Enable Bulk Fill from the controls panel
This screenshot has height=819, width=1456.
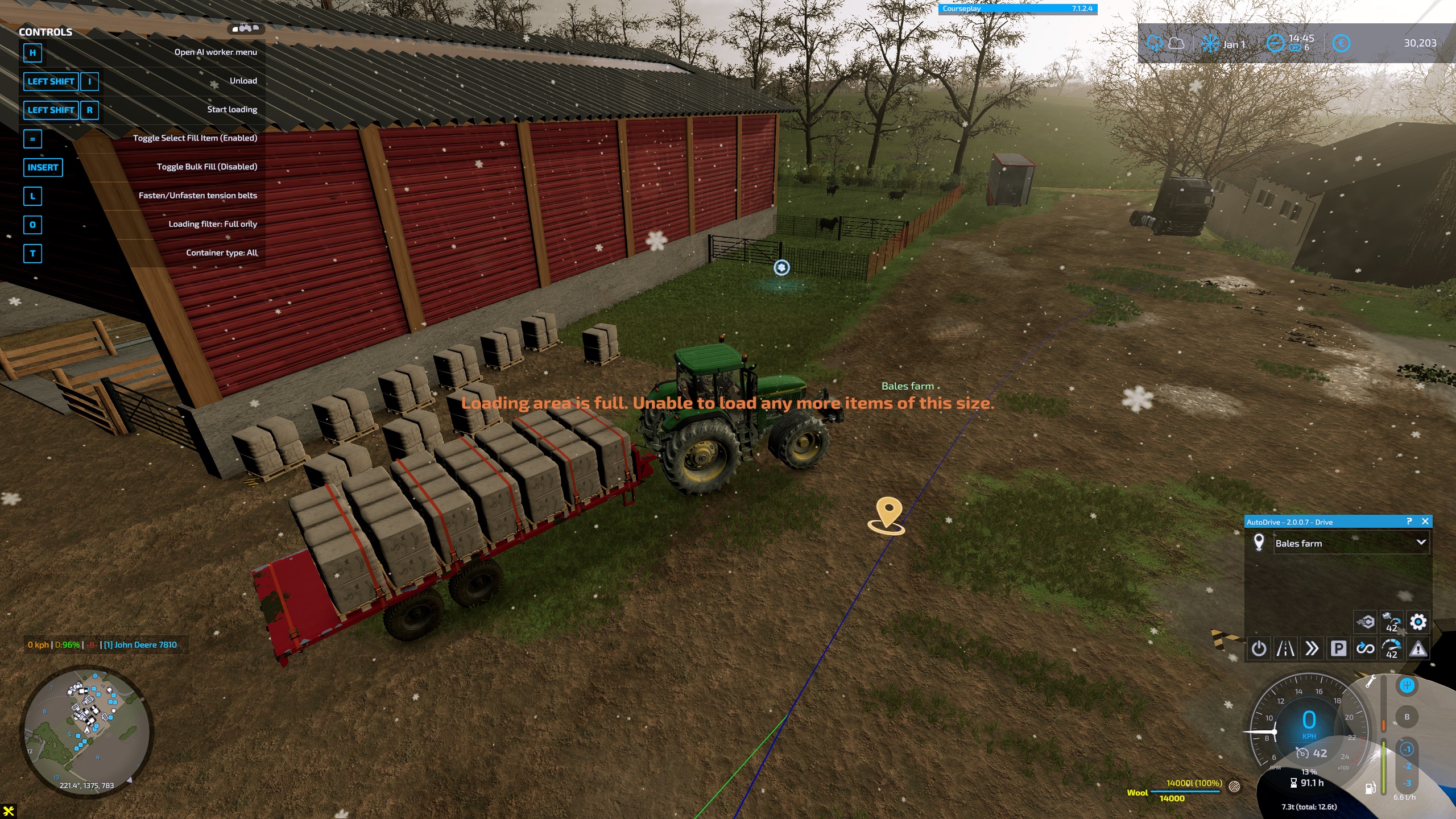pyautogui.click(x=208, y=166)
